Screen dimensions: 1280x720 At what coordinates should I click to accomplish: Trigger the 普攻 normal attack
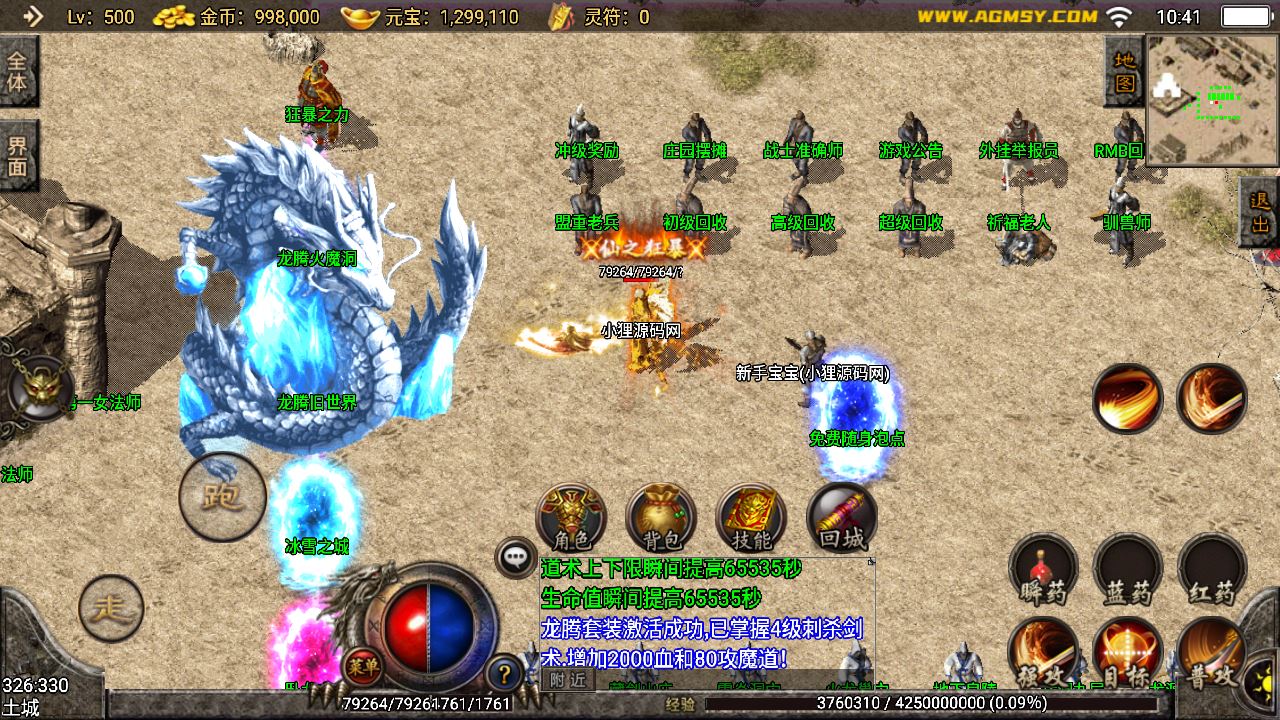pos(1212,655)
